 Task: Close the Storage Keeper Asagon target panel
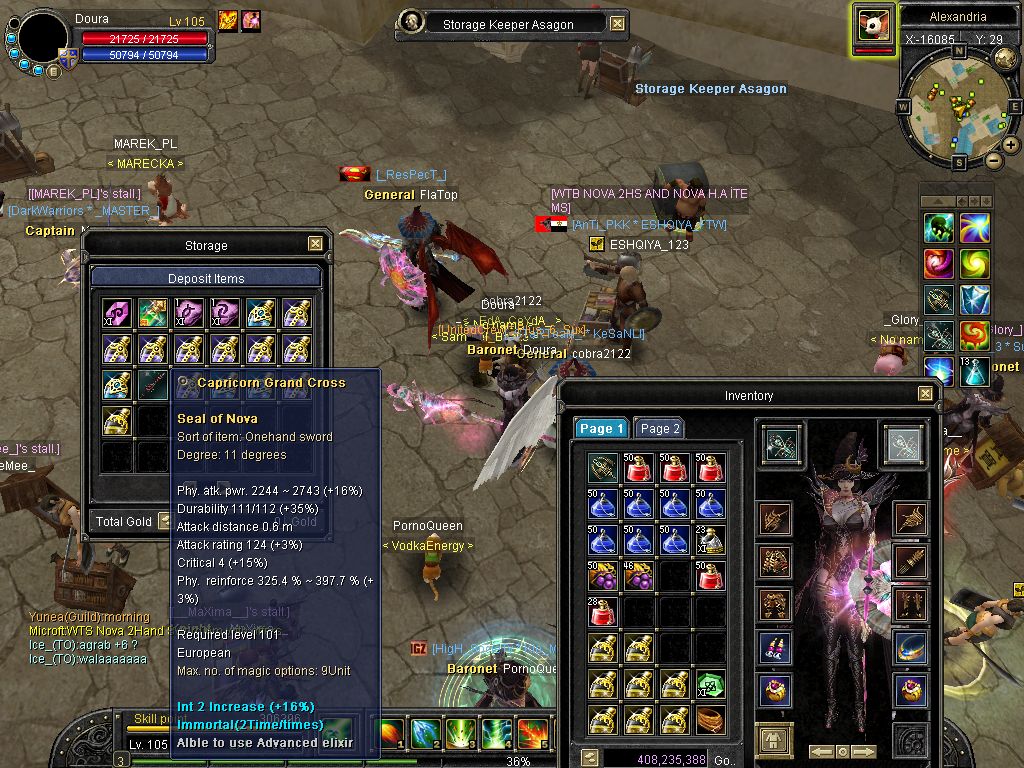point(617,24)
